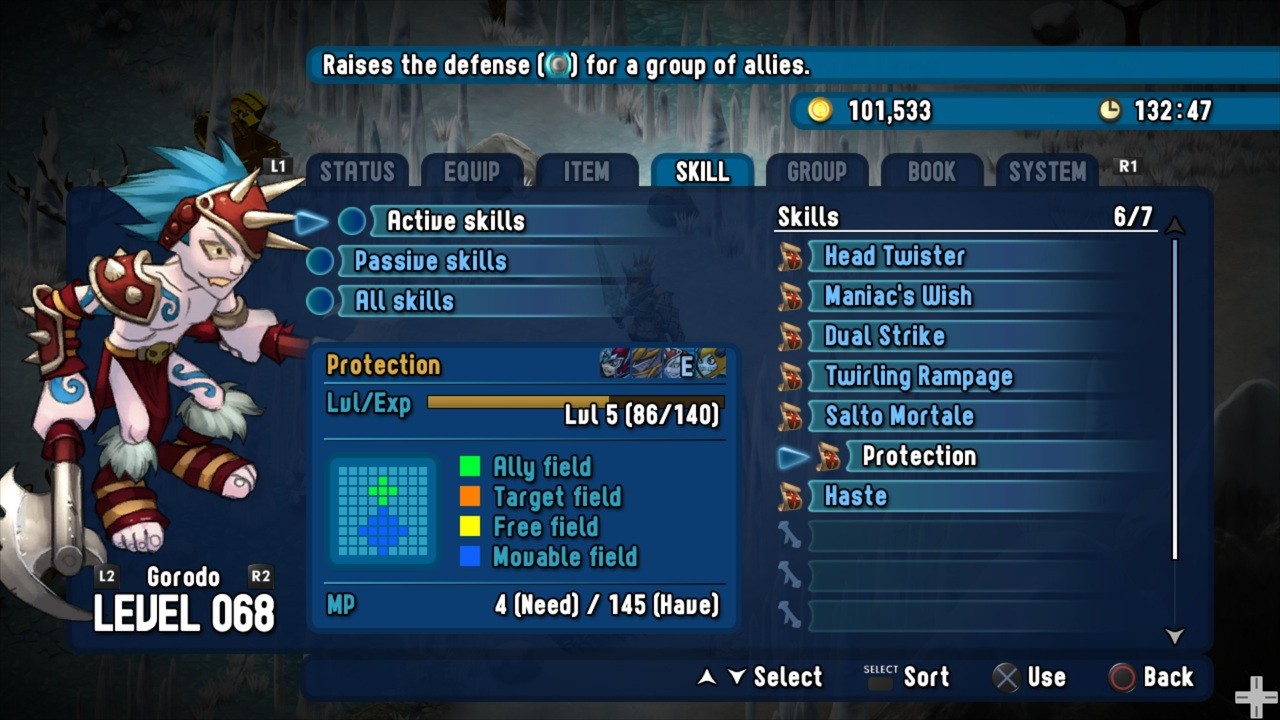
Task: Click the Protection skill row
Action: (x=918, y=456)
